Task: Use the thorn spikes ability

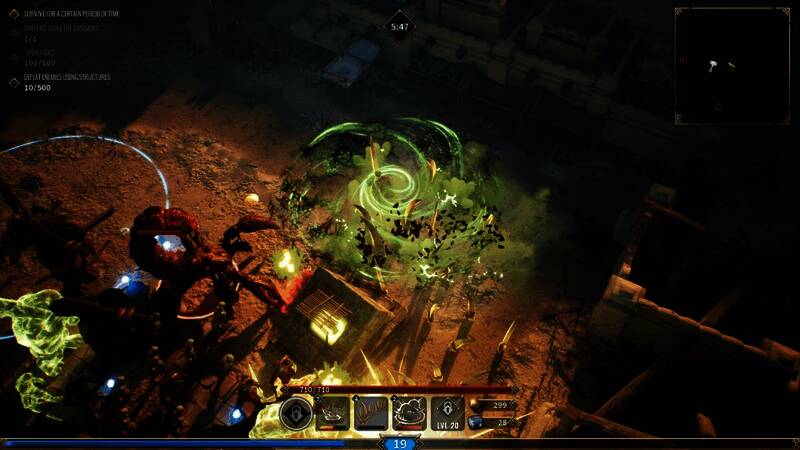Action: pos(372,413)
